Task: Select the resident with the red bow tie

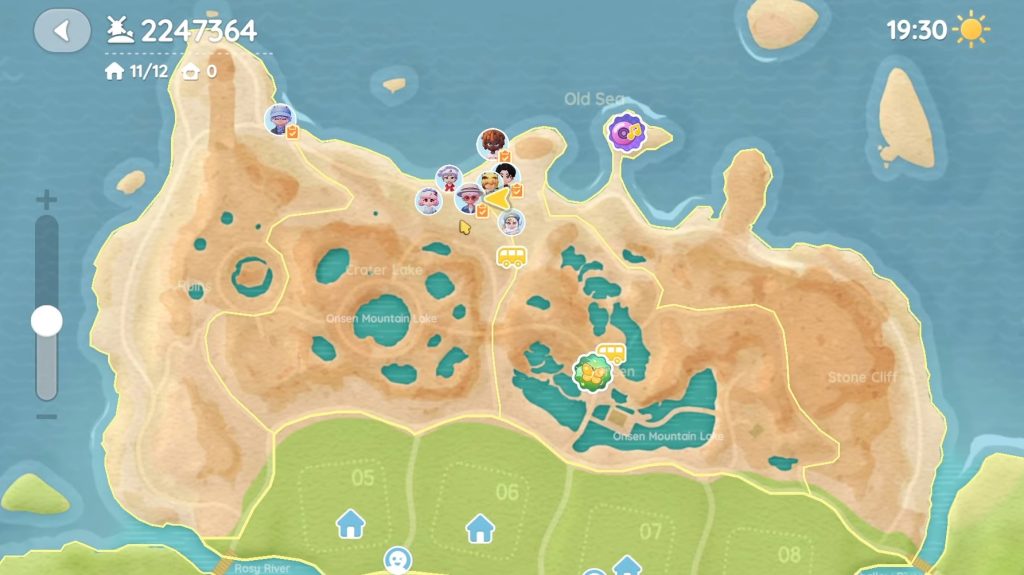Action: pos(448,179)
